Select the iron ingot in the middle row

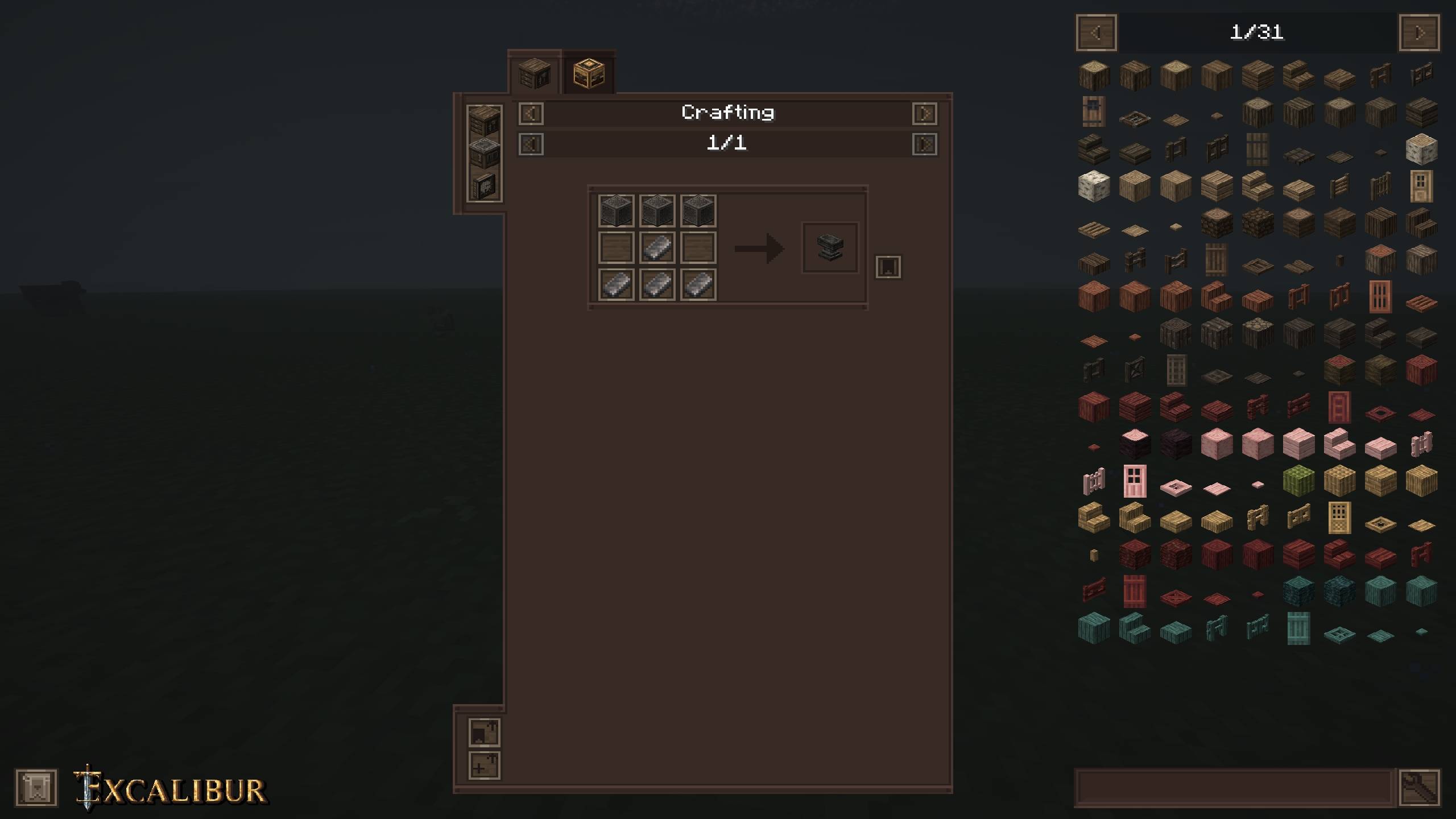point(657,248)
